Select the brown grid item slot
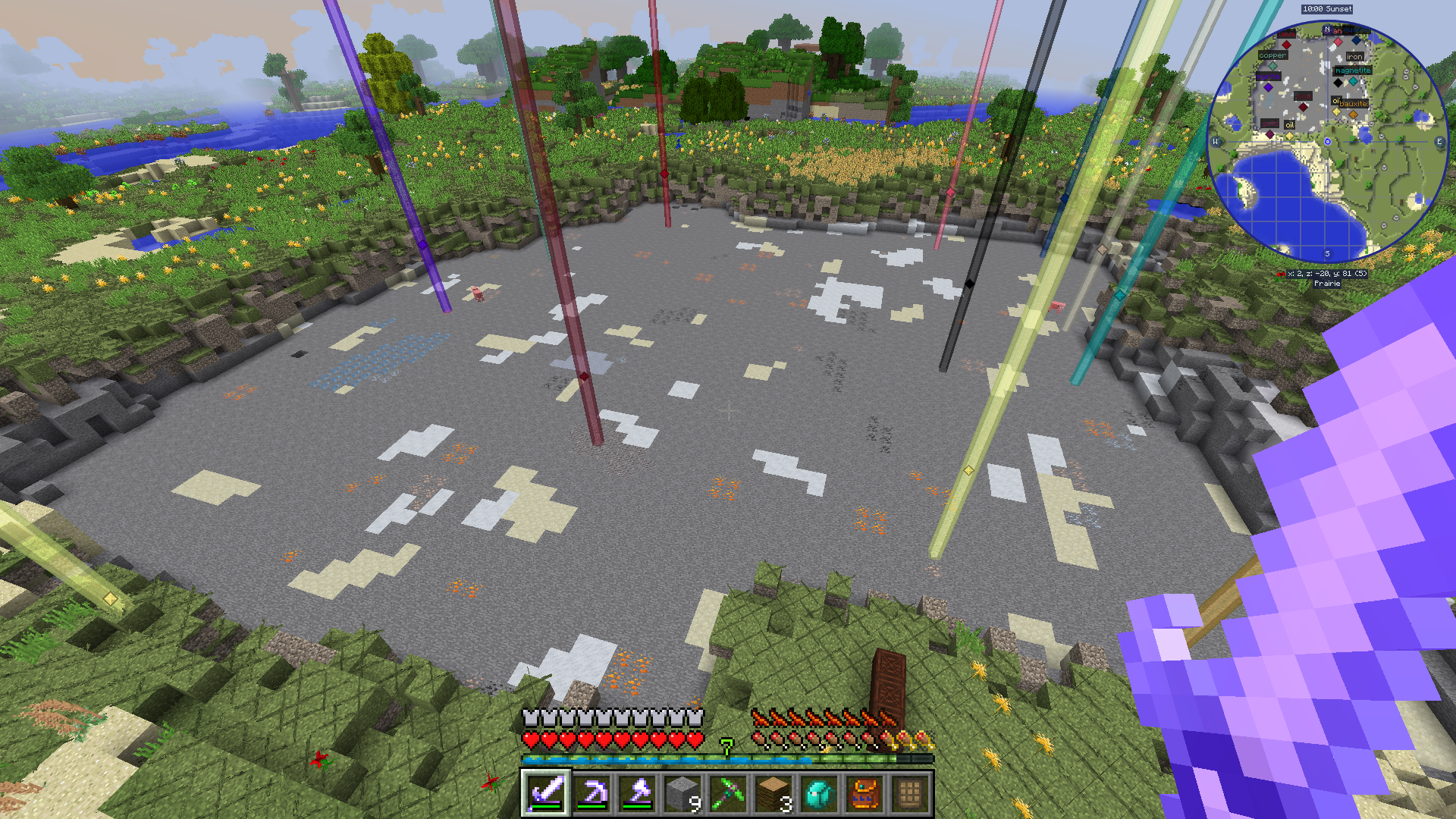The width and height of the screenshot is (1456, 819). point(910,793)
